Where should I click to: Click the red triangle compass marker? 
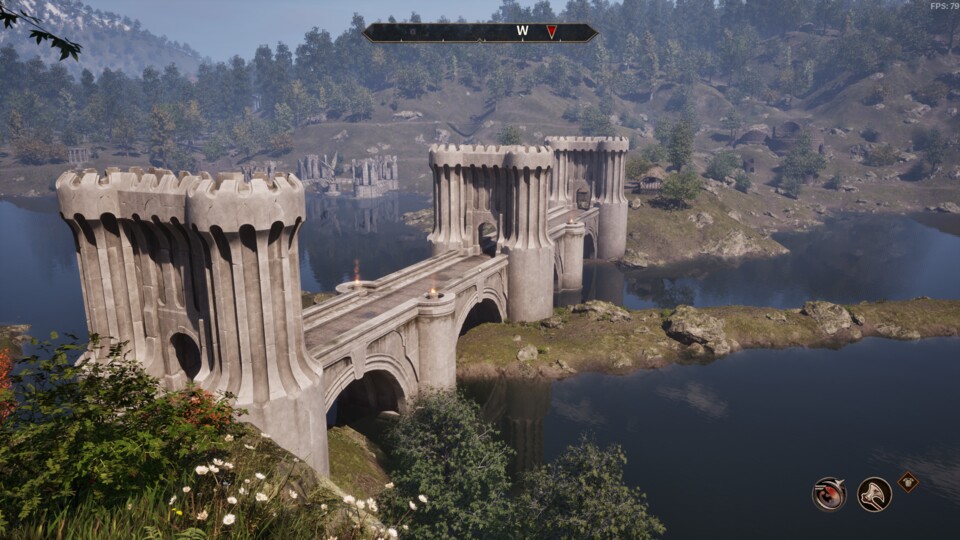tap(551, 32)
